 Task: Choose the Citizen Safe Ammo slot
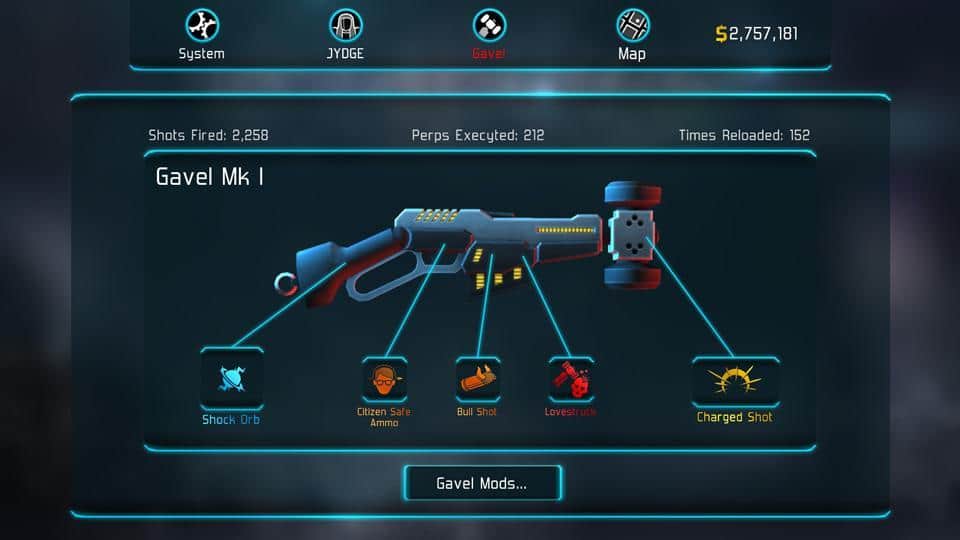[x=384, y=380]
